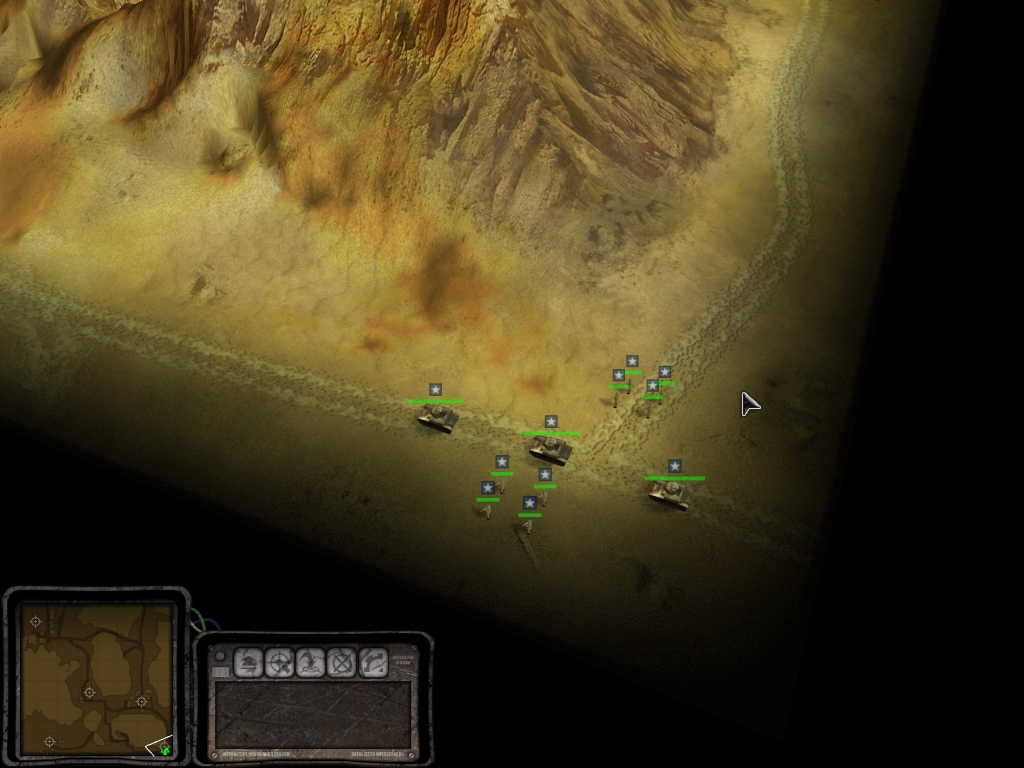Activate the crosshair attack command button
Viewport: 1024px width, 768px height.
pos(279,662)
